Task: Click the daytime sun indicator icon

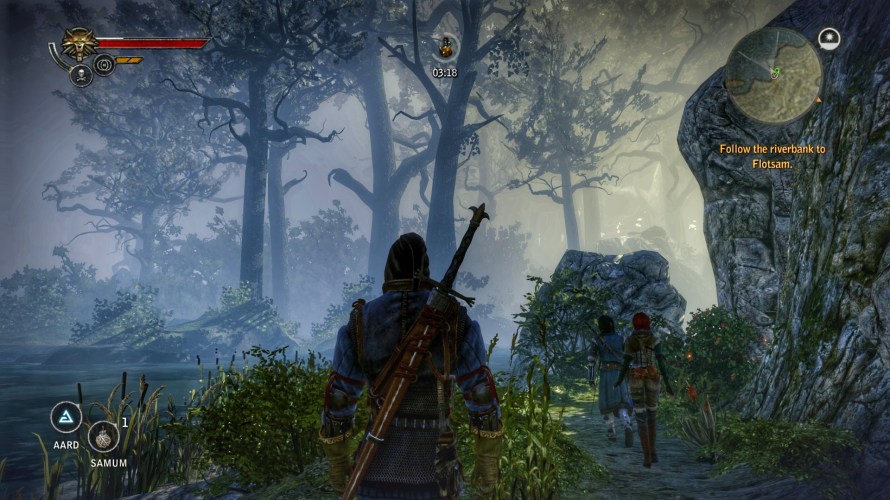Action: click(x=829, y=39)
